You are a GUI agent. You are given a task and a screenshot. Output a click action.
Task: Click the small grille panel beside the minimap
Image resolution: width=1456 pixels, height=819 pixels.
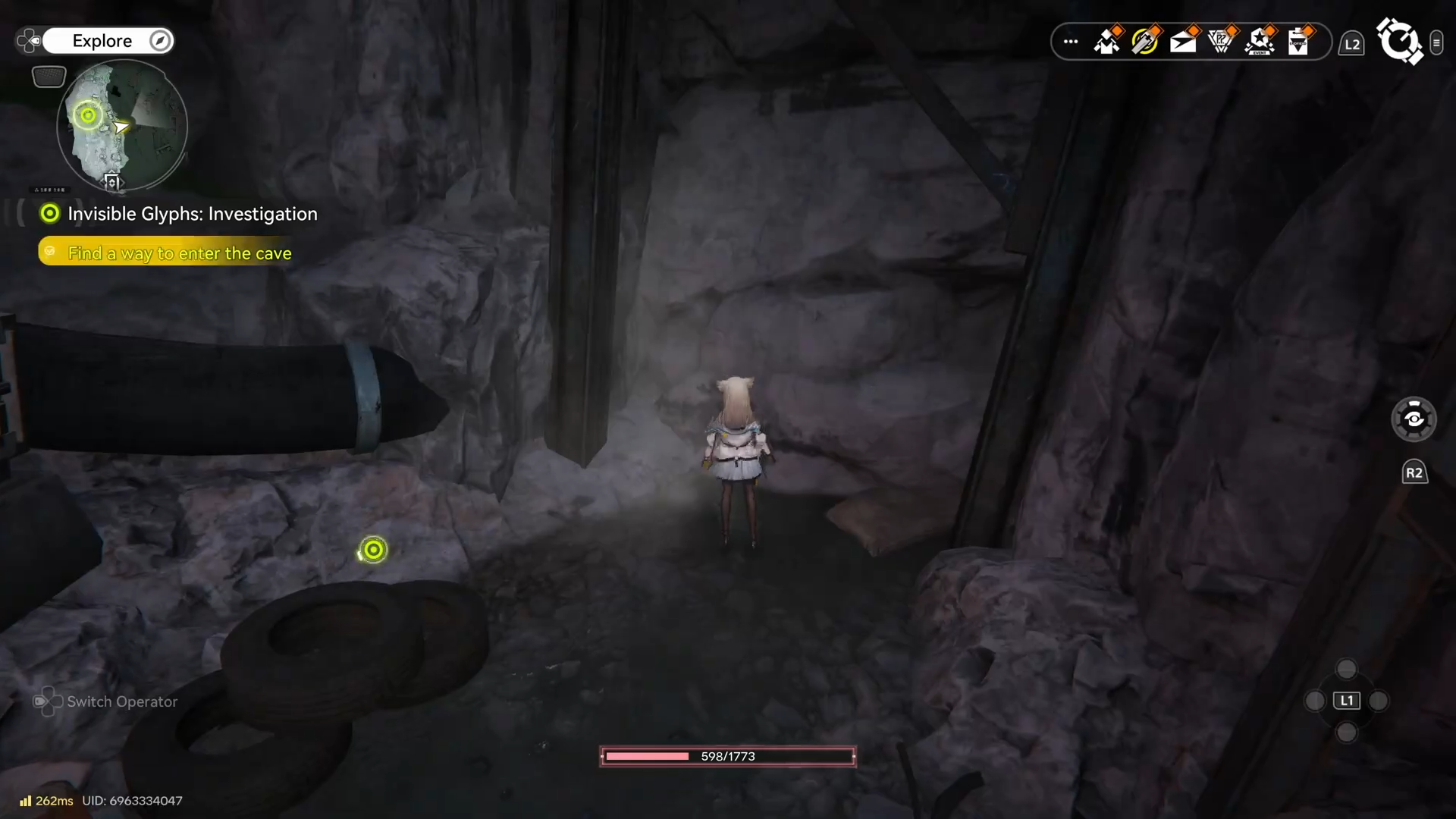(49, 77)
